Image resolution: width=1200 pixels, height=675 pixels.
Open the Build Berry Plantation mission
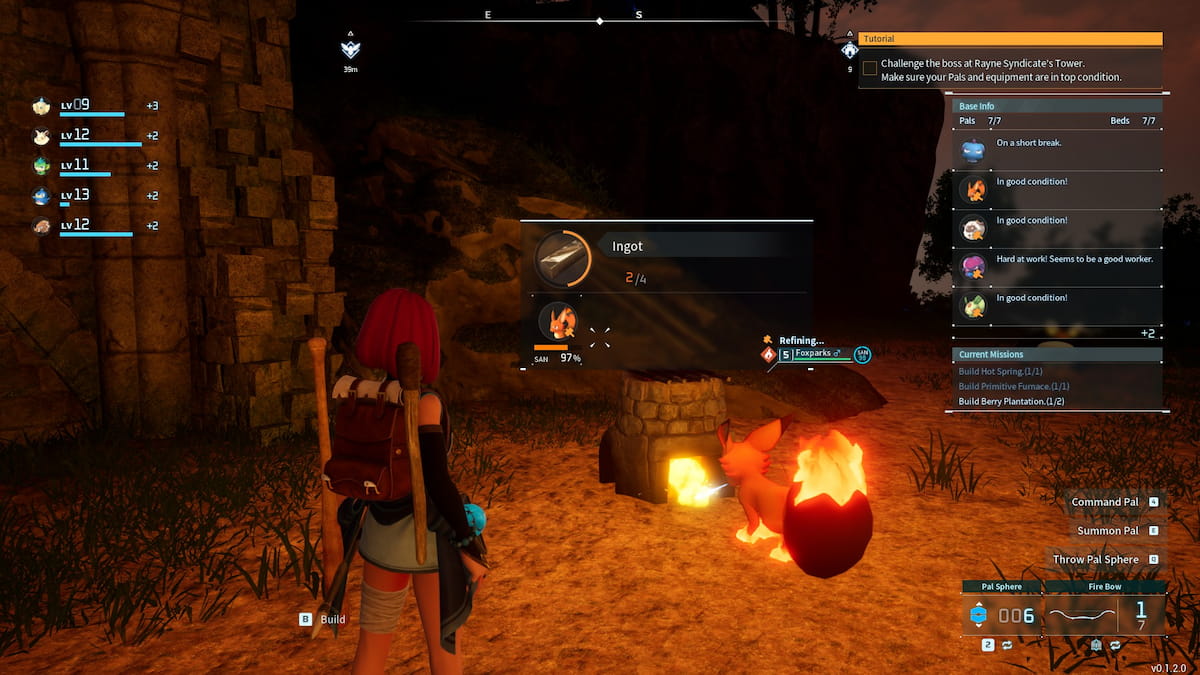[1013, 401]
